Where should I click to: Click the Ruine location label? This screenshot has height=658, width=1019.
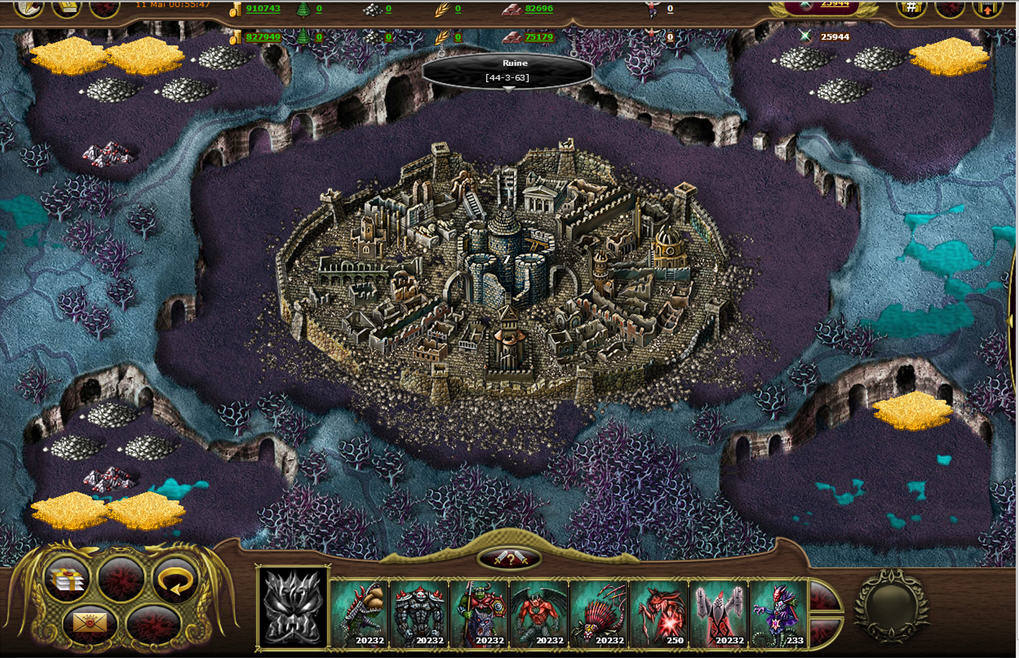pyautogui.click(x=507, y=70)
